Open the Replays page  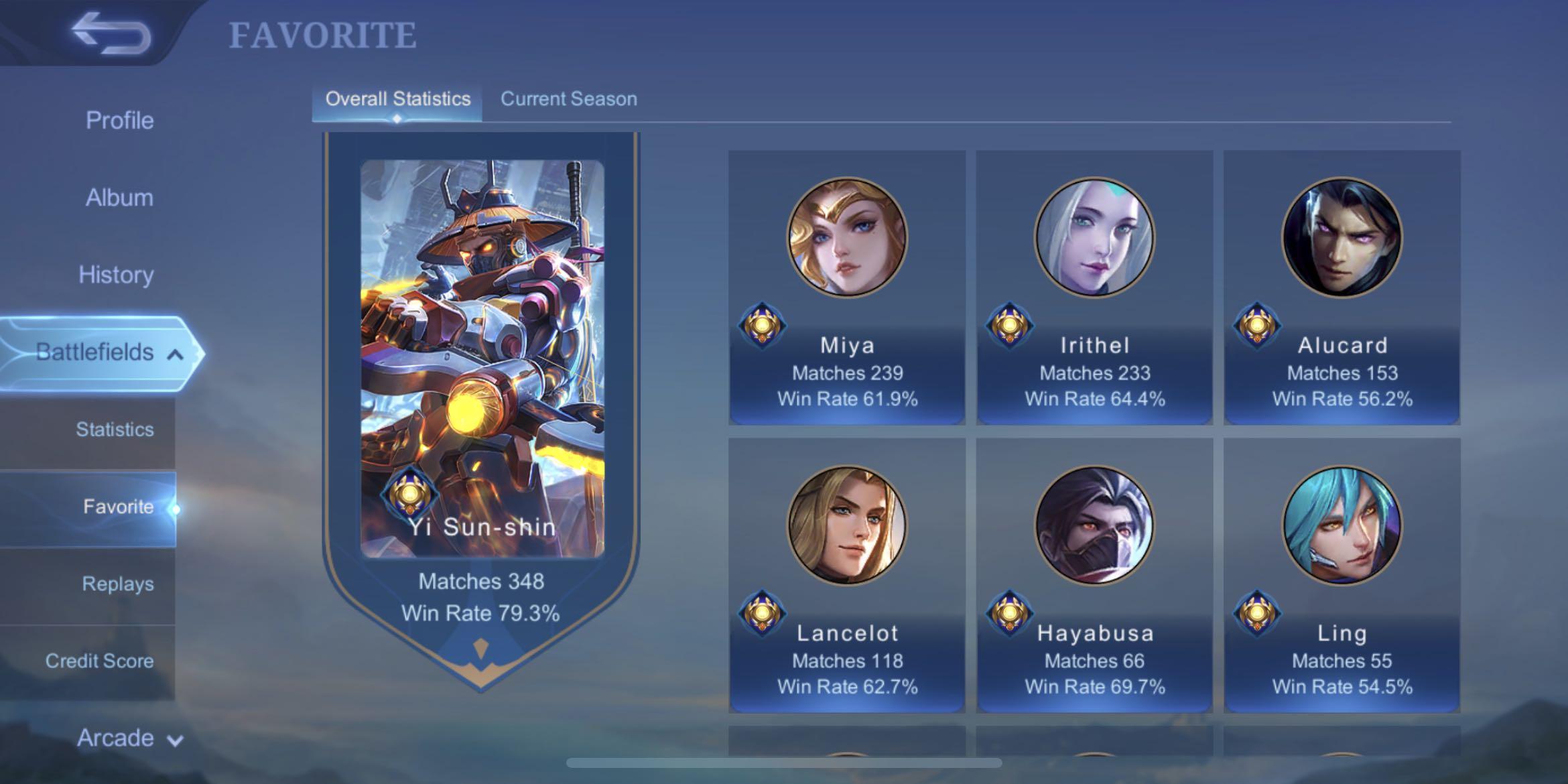coord(117,584)
